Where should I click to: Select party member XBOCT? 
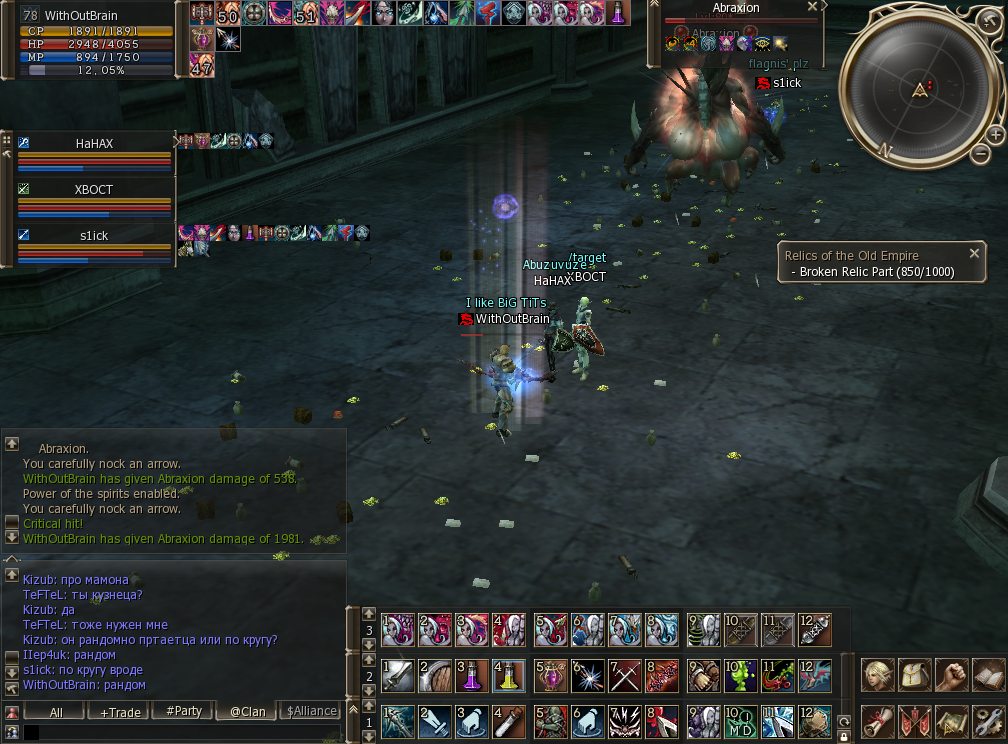[x=94, y=189]
